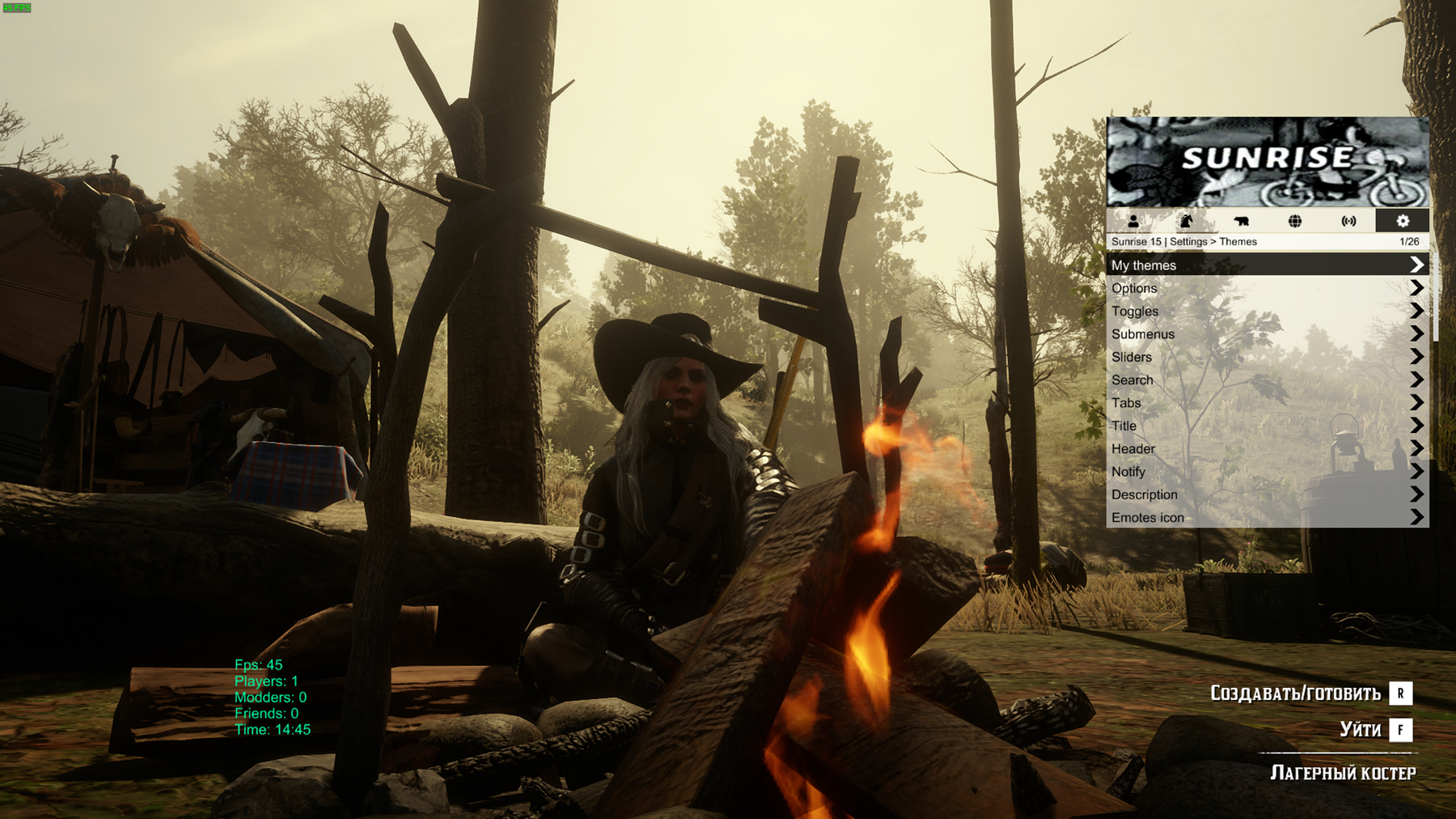Open the Sliders theme settings
The width and height of the screenshot is (1456, 819).
[x=1267, y=357]
